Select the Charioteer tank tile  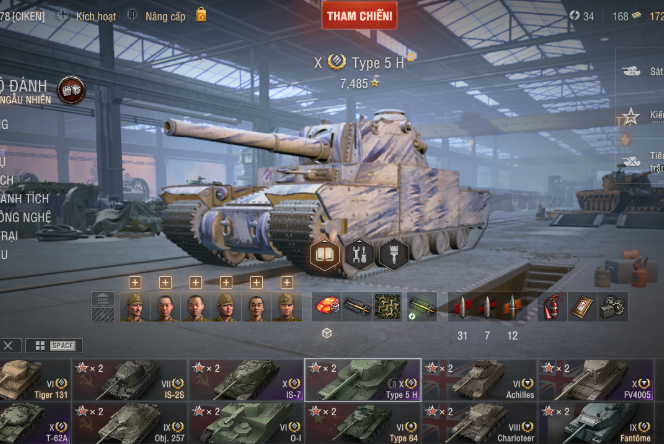480,423
